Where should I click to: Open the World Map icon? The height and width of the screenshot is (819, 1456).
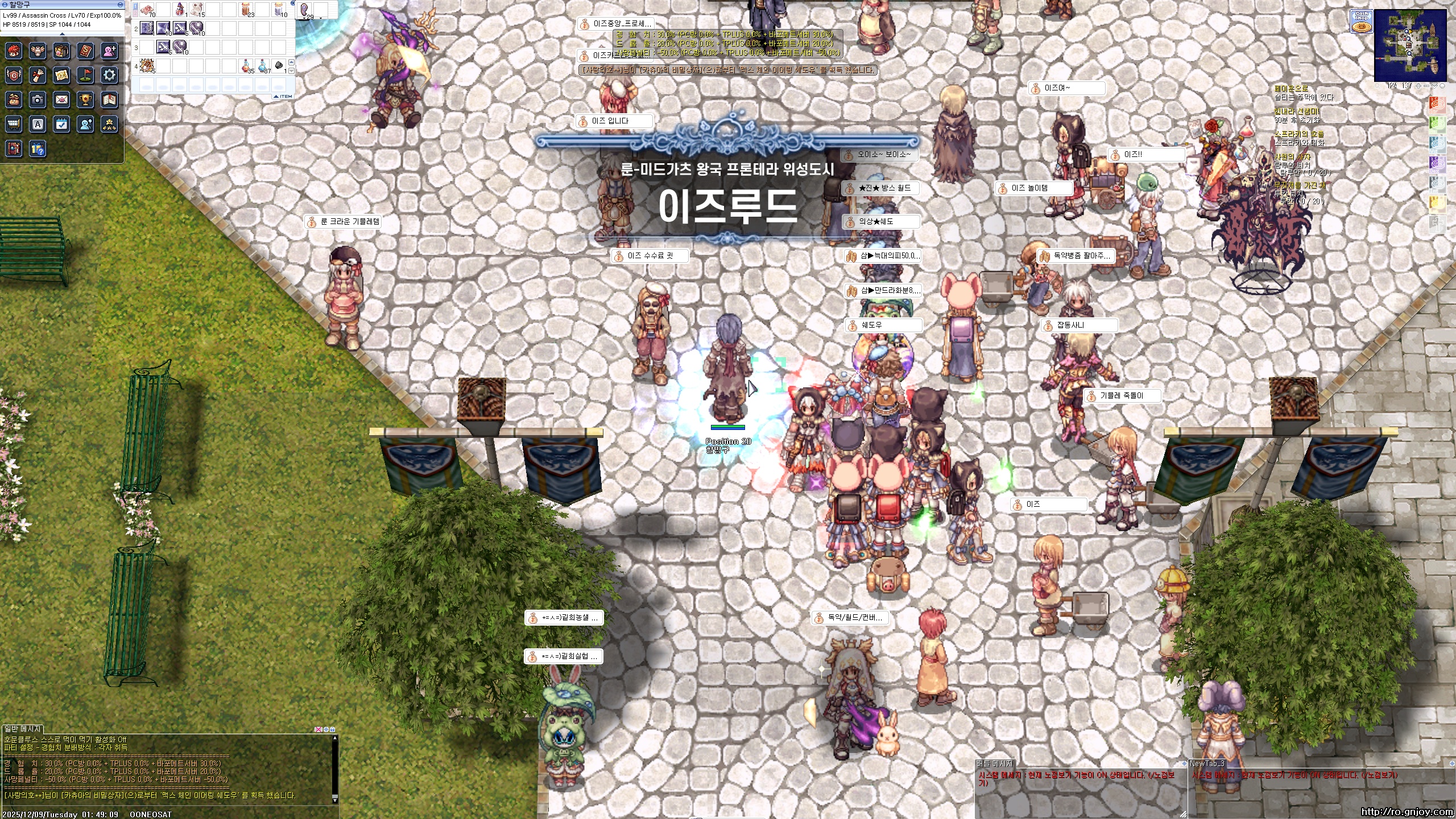click(x=60, y=75)
